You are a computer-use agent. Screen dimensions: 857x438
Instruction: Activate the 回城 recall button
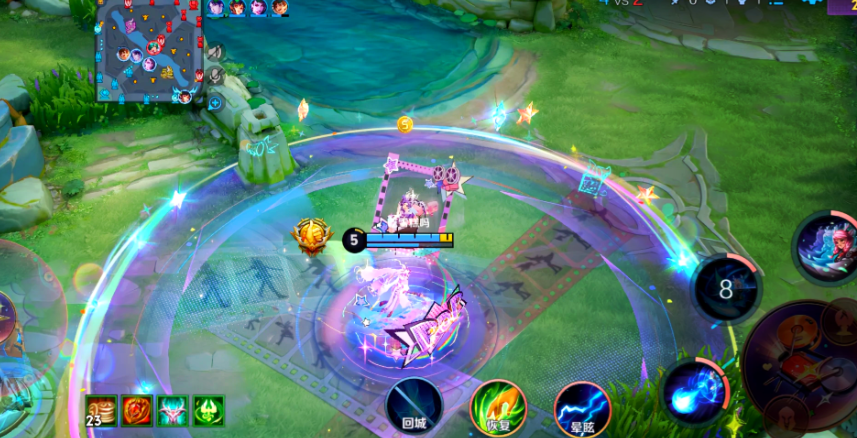414,407
